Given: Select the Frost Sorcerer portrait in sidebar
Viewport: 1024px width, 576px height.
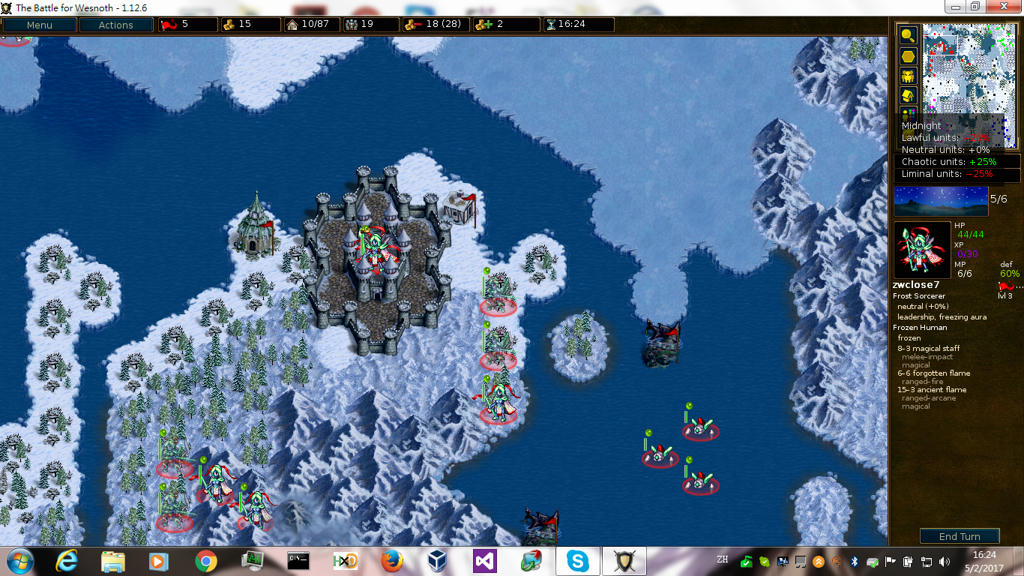Looking at the screenshot, I should (922, 249).
